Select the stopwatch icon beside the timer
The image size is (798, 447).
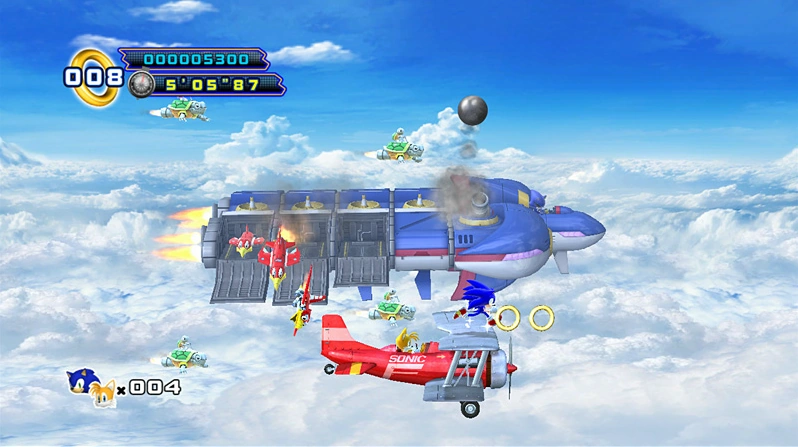[x=141, y=86]
